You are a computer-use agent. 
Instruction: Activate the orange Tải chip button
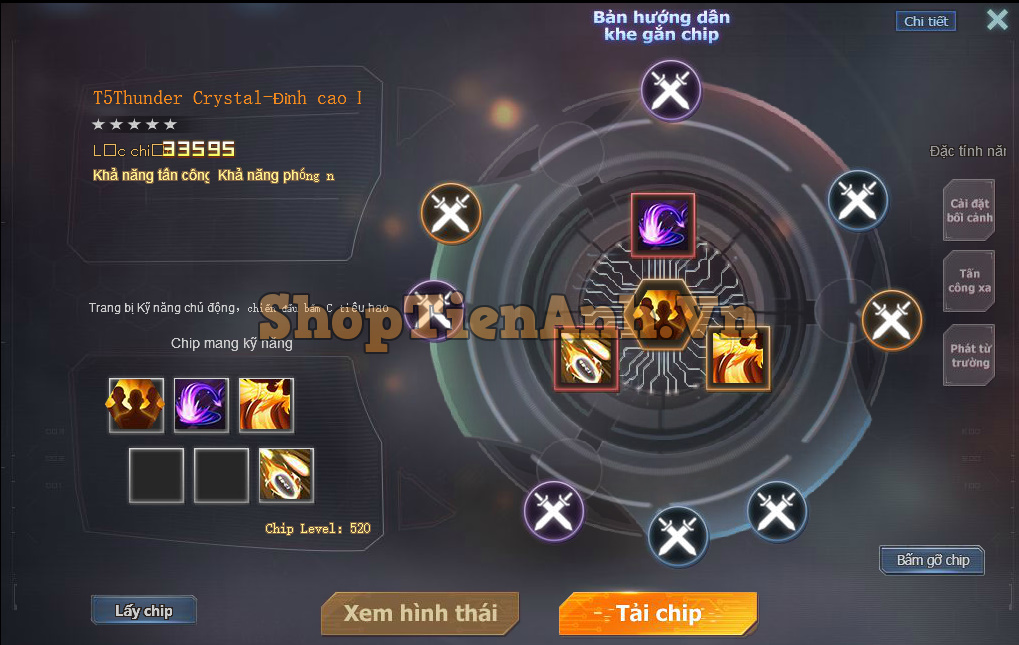pos(658,613)
